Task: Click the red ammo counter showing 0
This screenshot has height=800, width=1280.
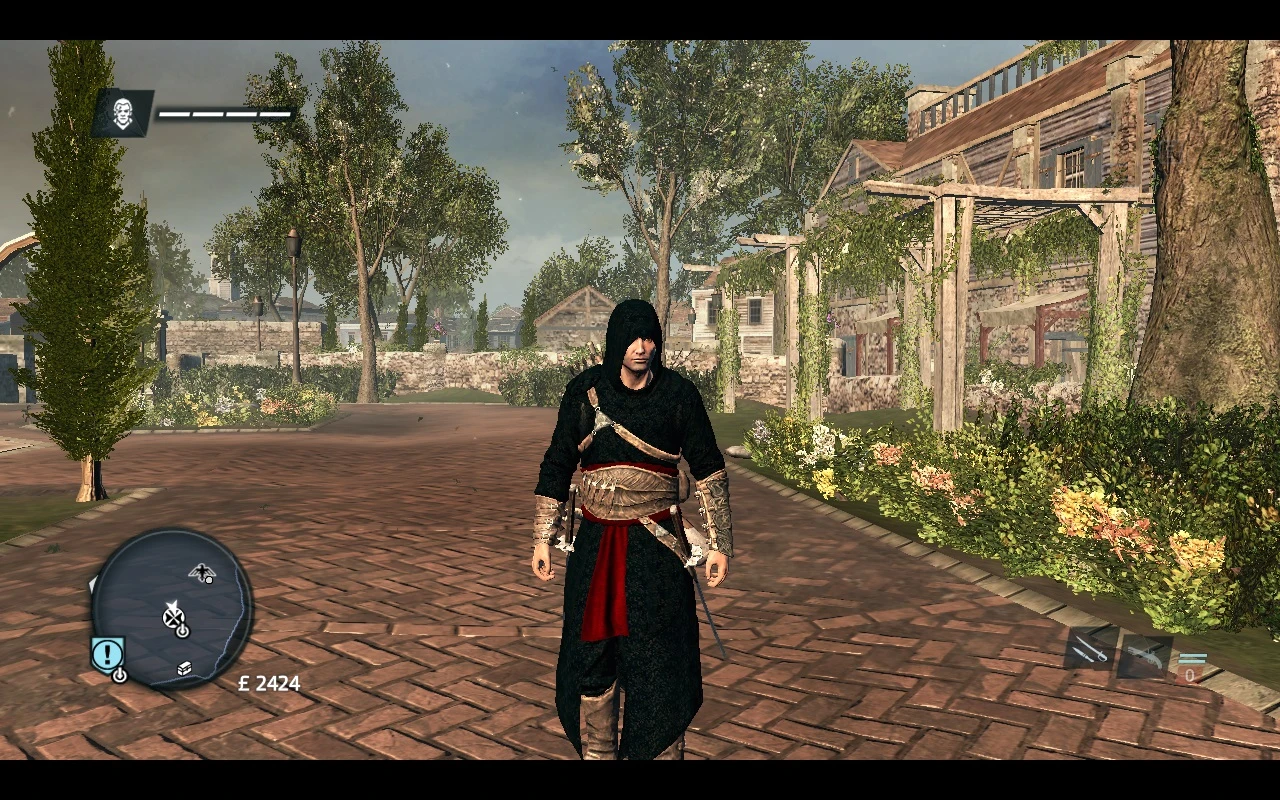Action: point(1189,675)
